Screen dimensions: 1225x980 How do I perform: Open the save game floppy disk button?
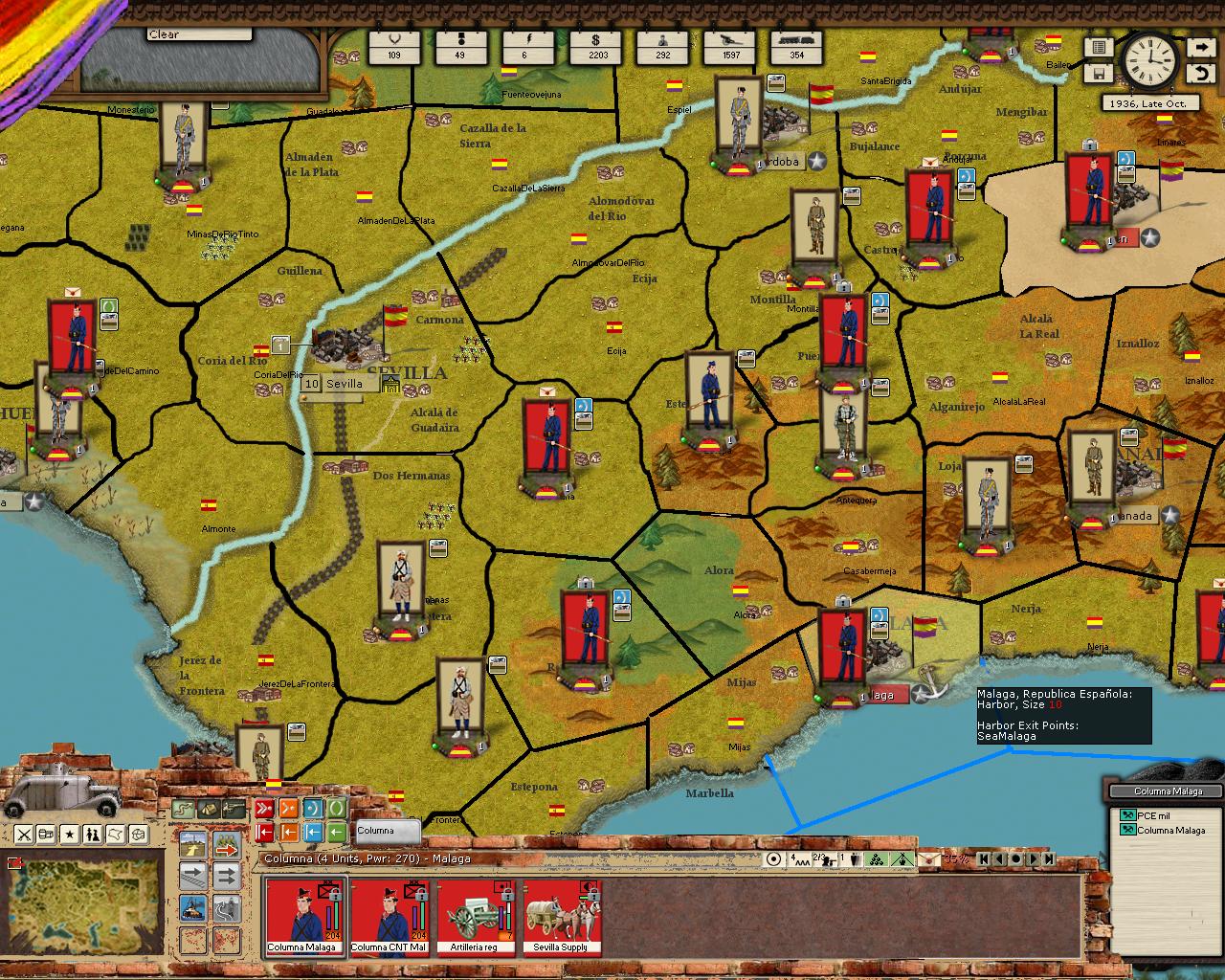[1099, 74]
